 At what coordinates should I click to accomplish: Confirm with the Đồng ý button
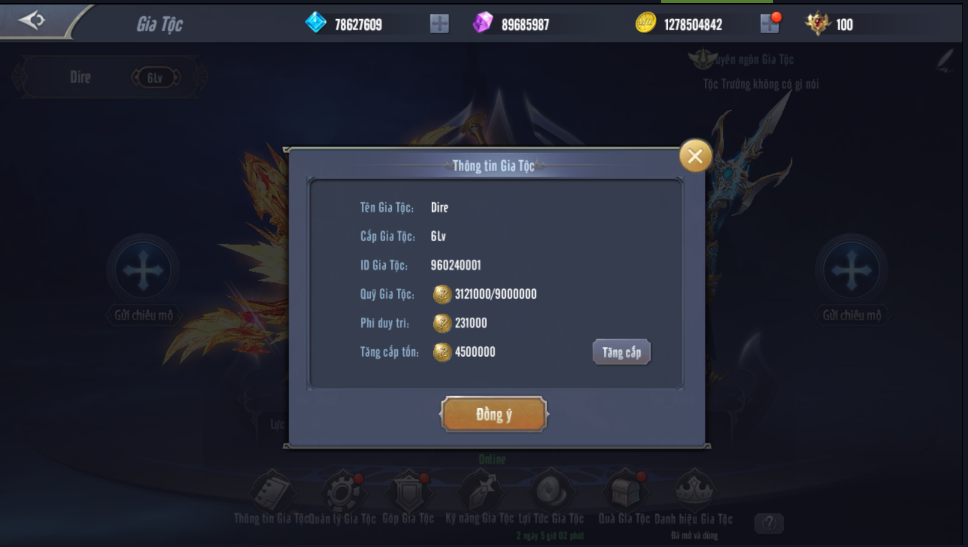click(x=494, y=414)
